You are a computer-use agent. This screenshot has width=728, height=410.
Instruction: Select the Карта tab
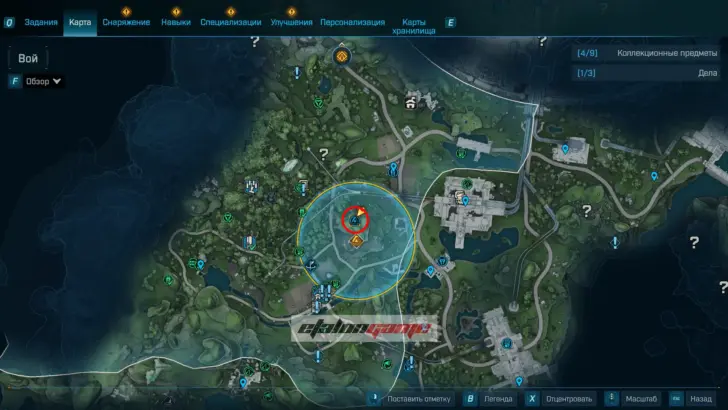pyautogui.click(x=80, y=21)
